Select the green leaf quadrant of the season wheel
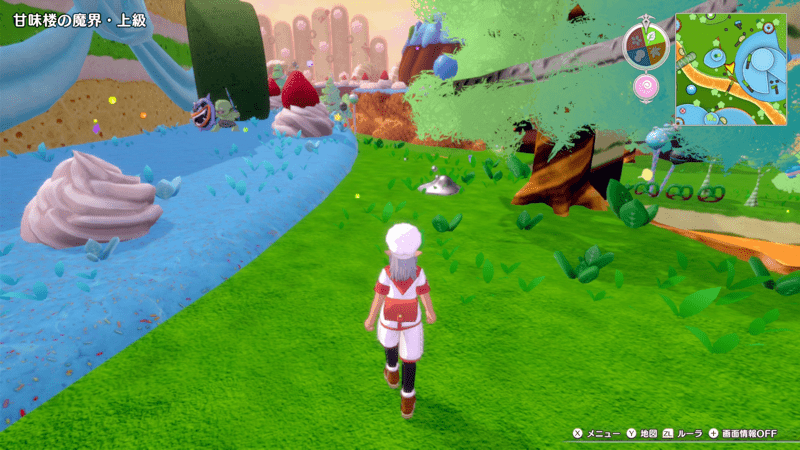The width and height of the screenshot is (800, 450). click(x=651, y=35)
